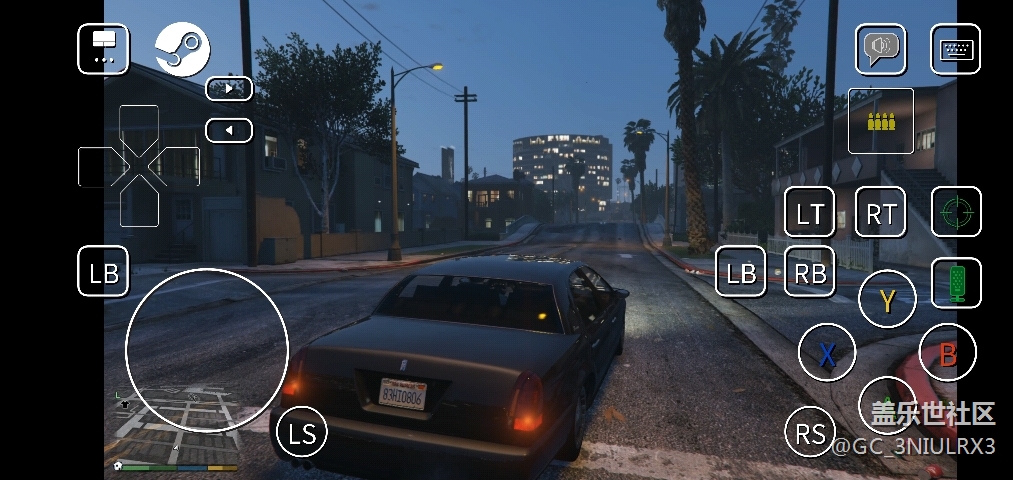1013x480 pixels.
Task: Tap the red B touch button
Action: (x=947, y=353)
